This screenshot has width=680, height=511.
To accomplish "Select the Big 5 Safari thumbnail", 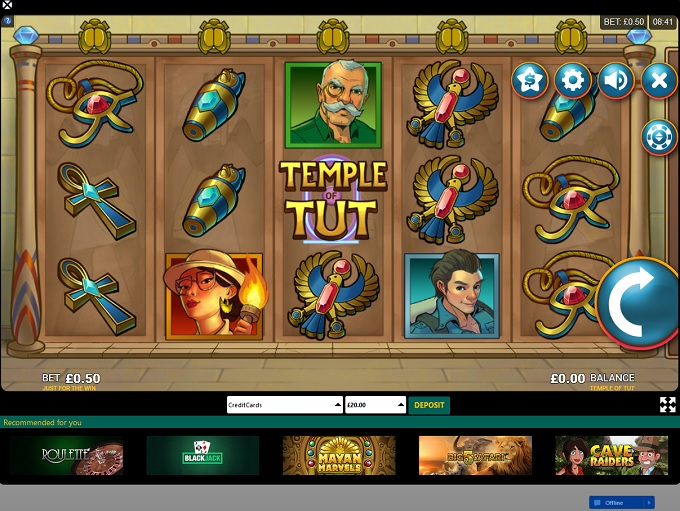I will pyautogui.click(x=475, y=455).
